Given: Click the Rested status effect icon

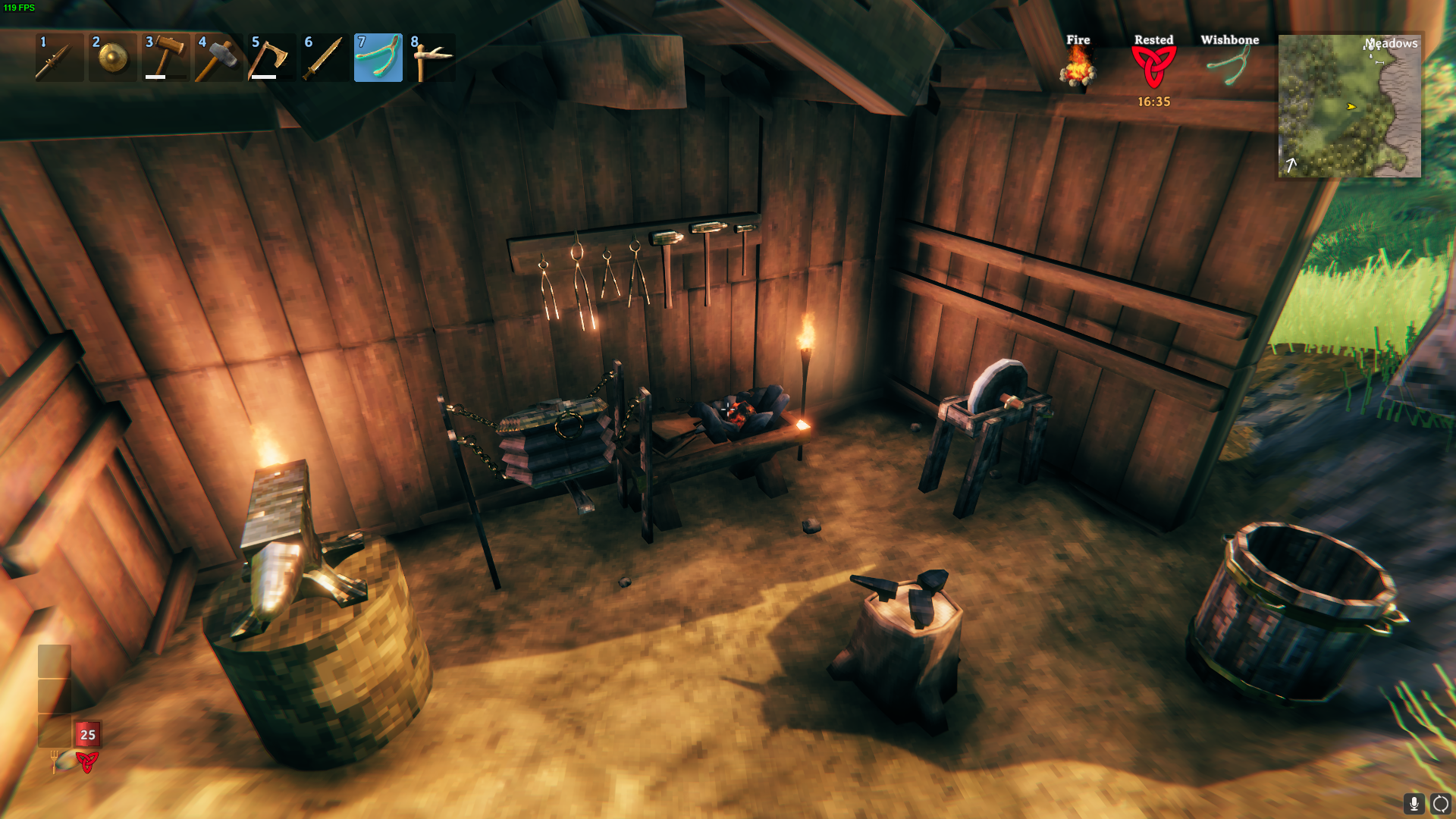Looking at the screenshot, I should pyautogui.click(x=1153, y=67).
